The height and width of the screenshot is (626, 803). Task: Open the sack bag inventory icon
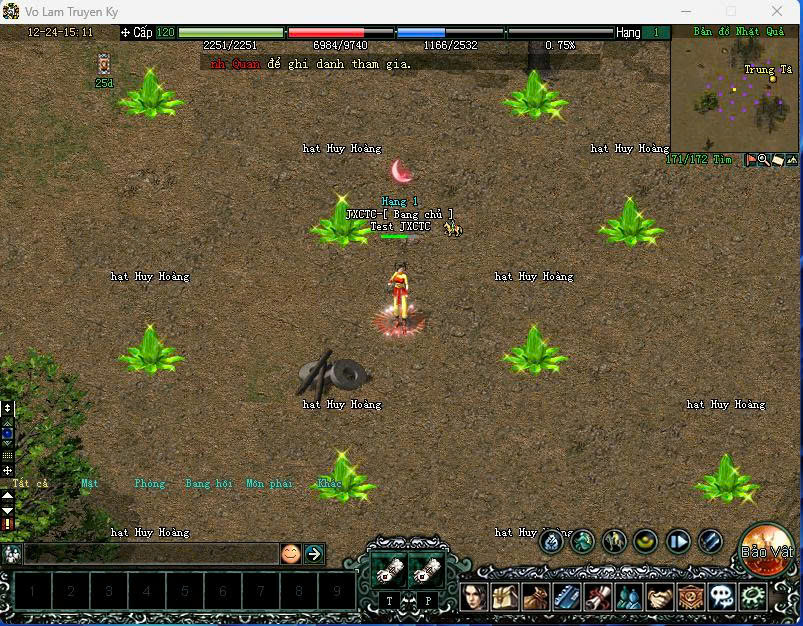(x=537, y=597)
